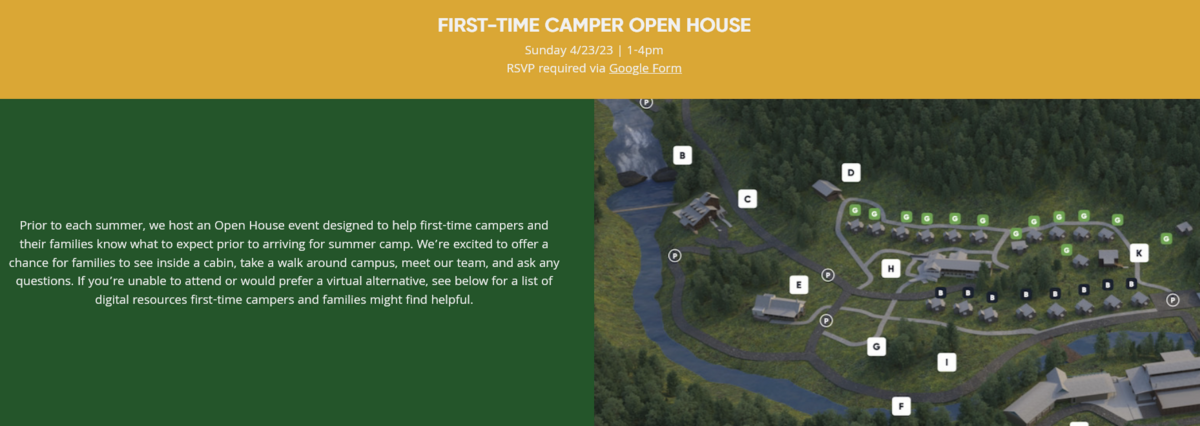
Task: Click the C marker on the camp map
Action: coord(746,198)
